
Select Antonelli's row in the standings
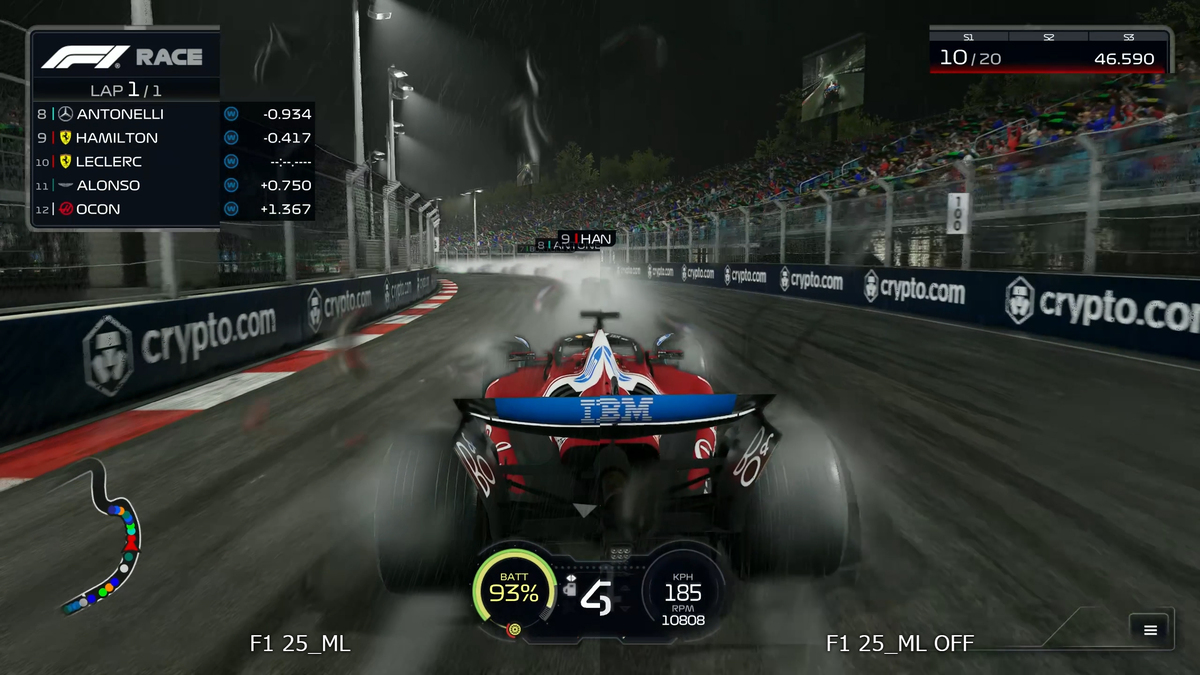tap(173, 114)
